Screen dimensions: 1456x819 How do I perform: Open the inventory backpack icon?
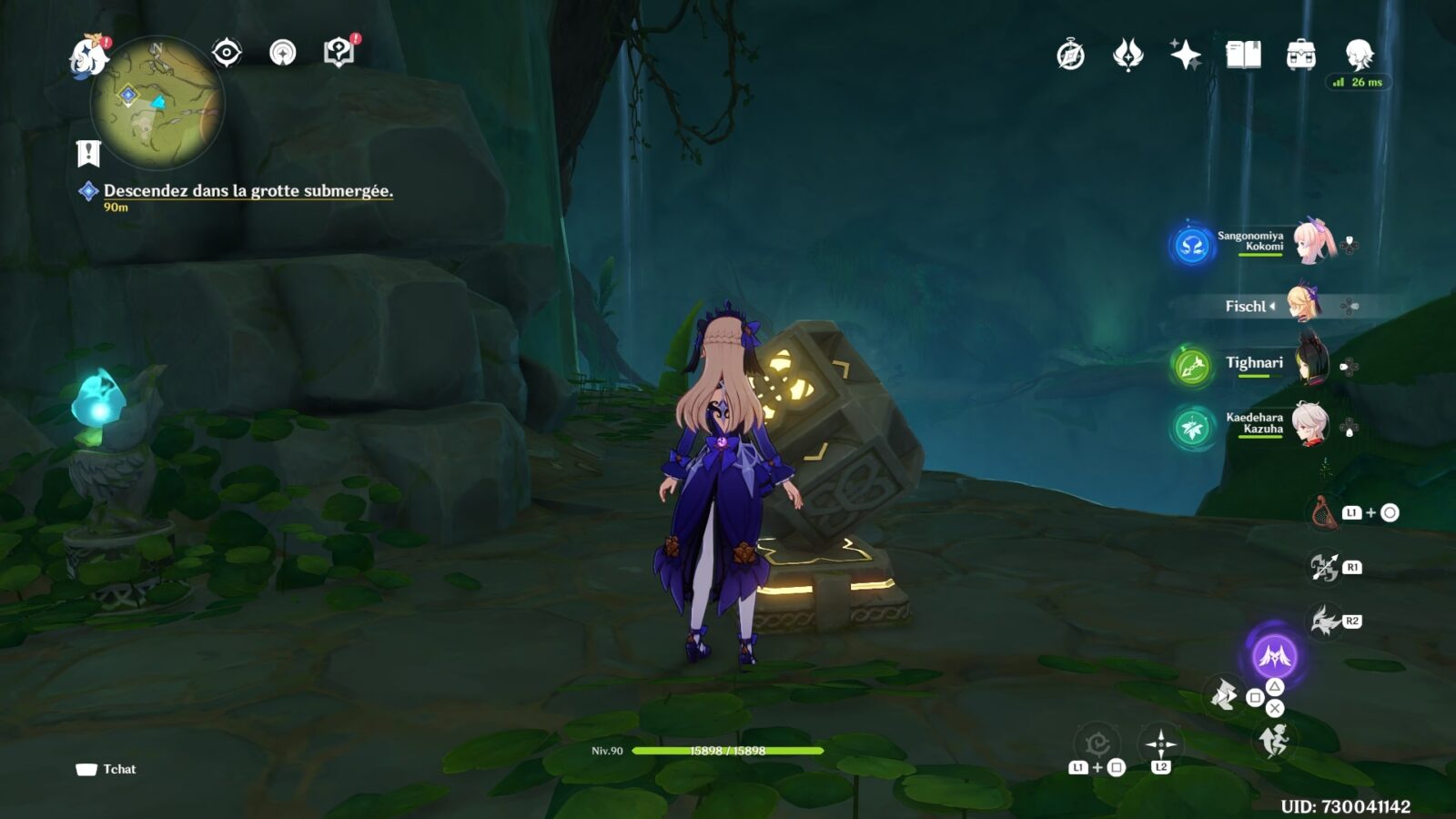pyautogui.click(x=1300, y=56)
